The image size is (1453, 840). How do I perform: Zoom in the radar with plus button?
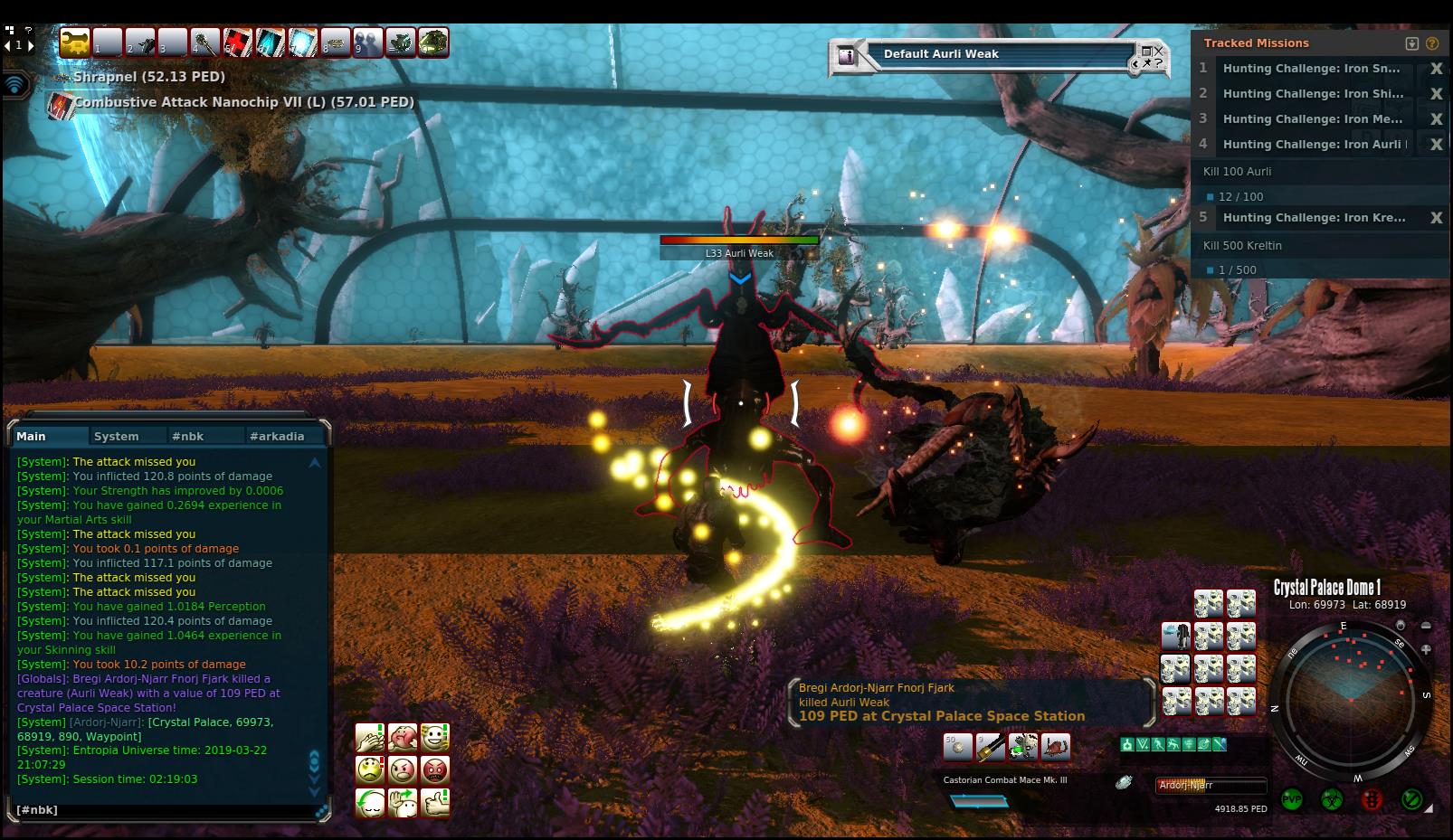pos(1426,649)
